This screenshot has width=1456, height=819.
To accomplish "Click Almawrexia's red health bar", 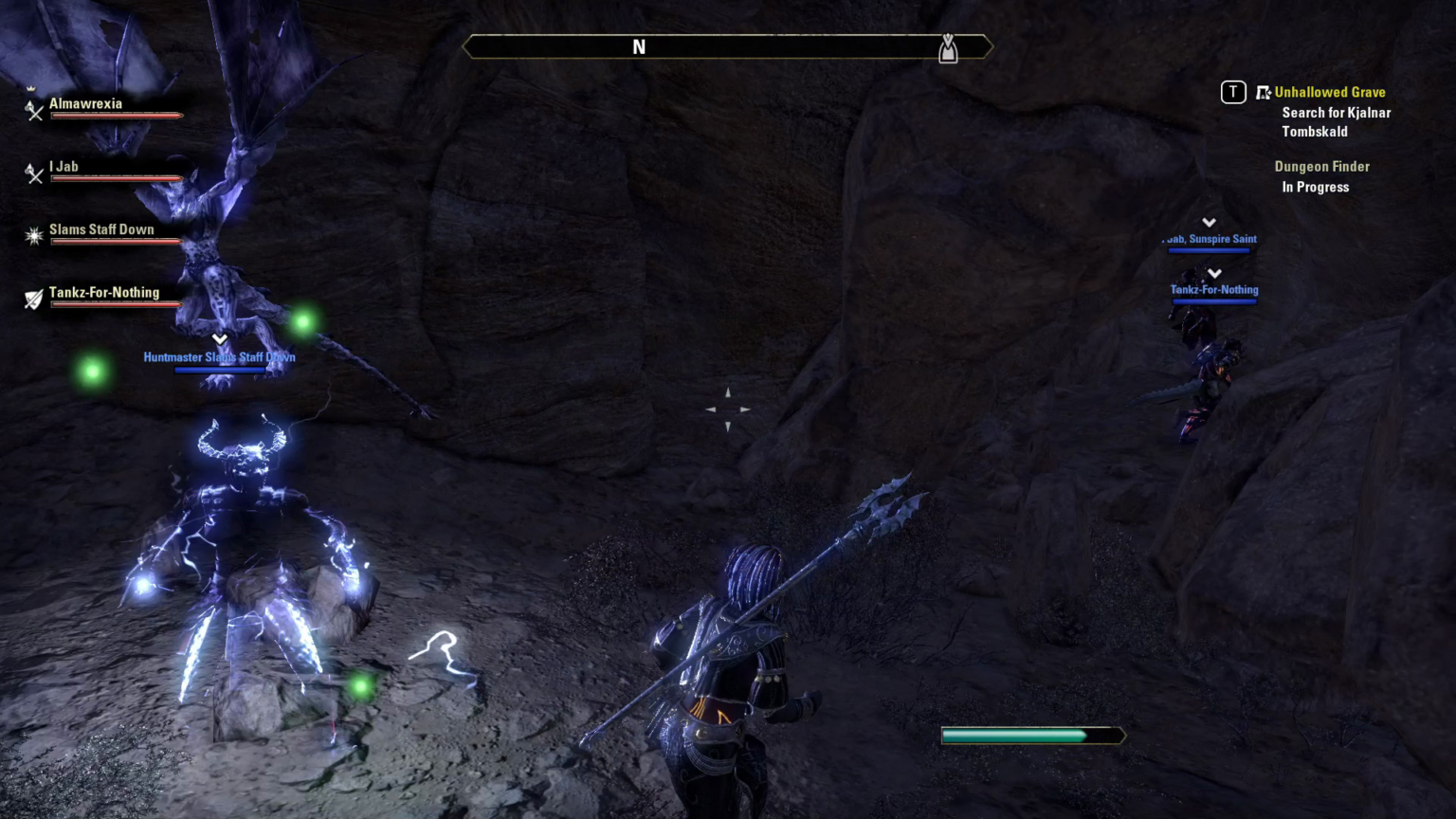I will 116,116.
